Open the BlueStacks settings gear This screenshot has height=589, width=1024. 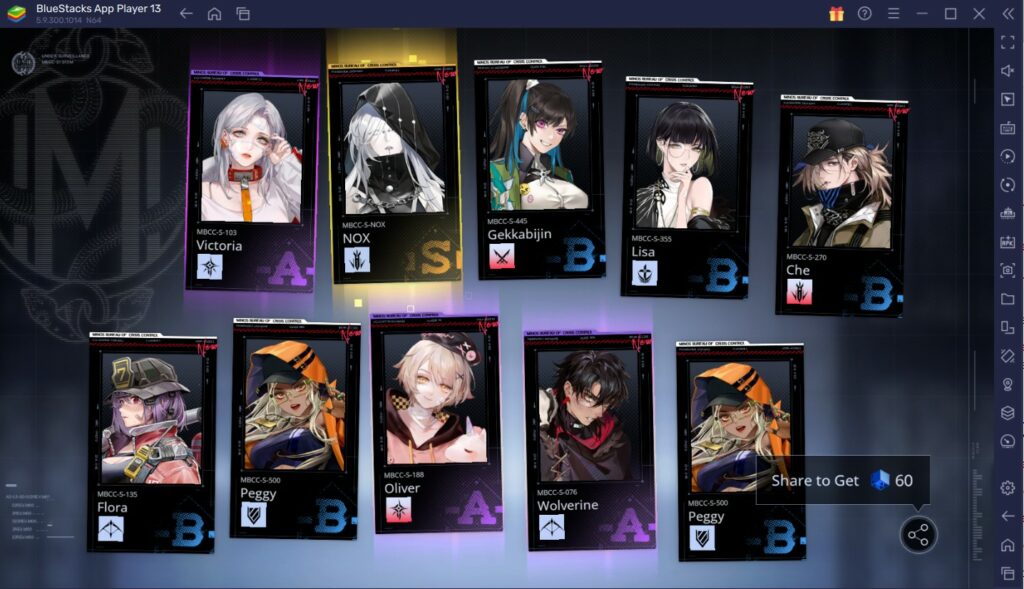click(1007, 487)
